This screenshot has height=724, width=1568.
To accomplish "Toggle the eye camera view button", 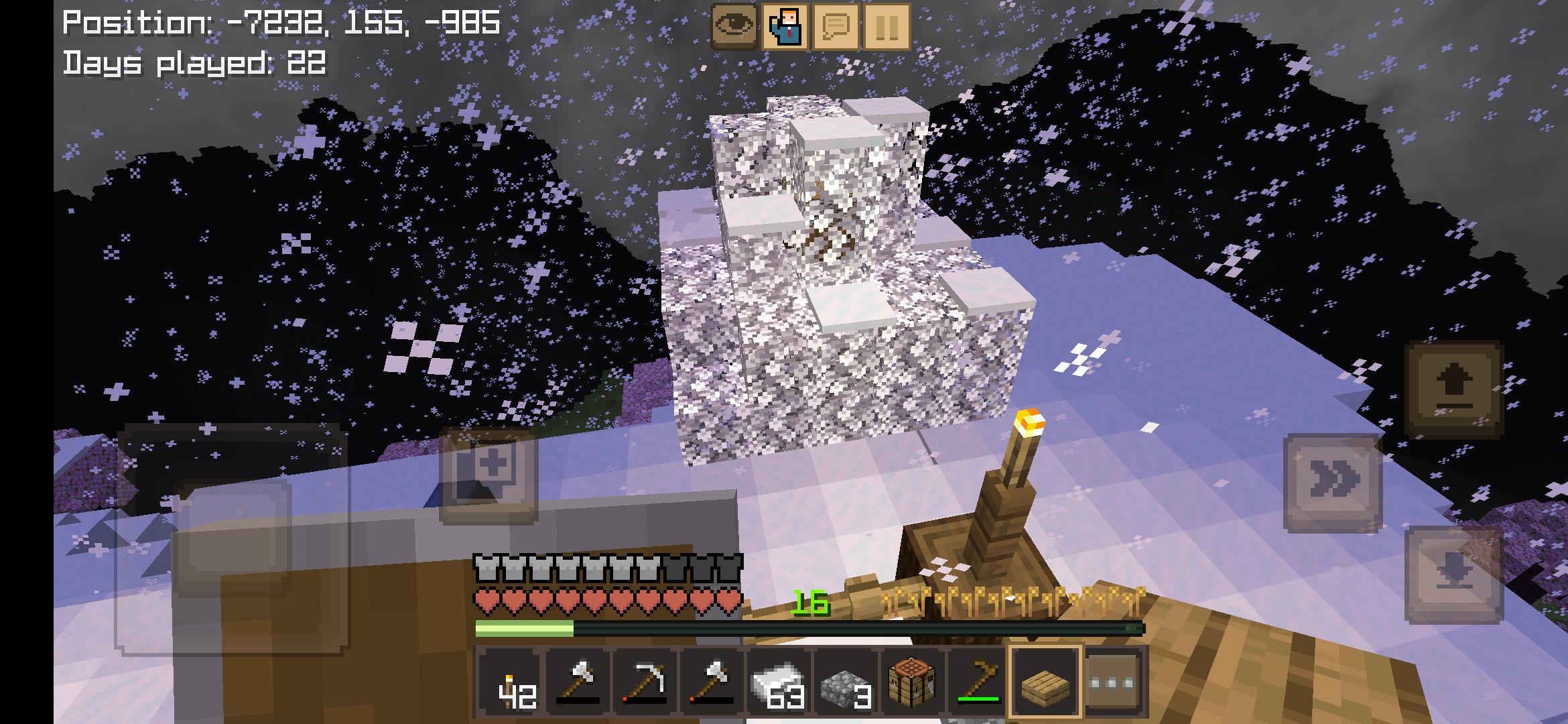I will click(x=734, y=27).
